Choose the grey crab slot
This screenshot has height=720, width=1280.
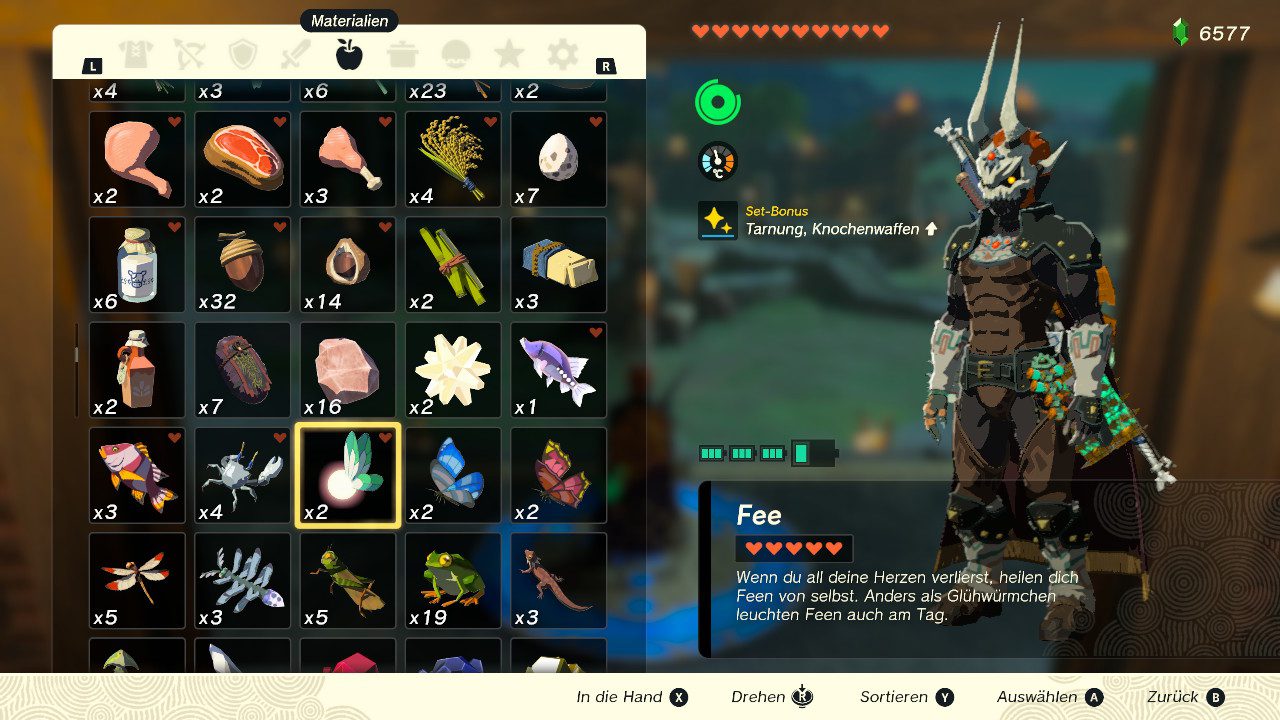tap(243, 475)
